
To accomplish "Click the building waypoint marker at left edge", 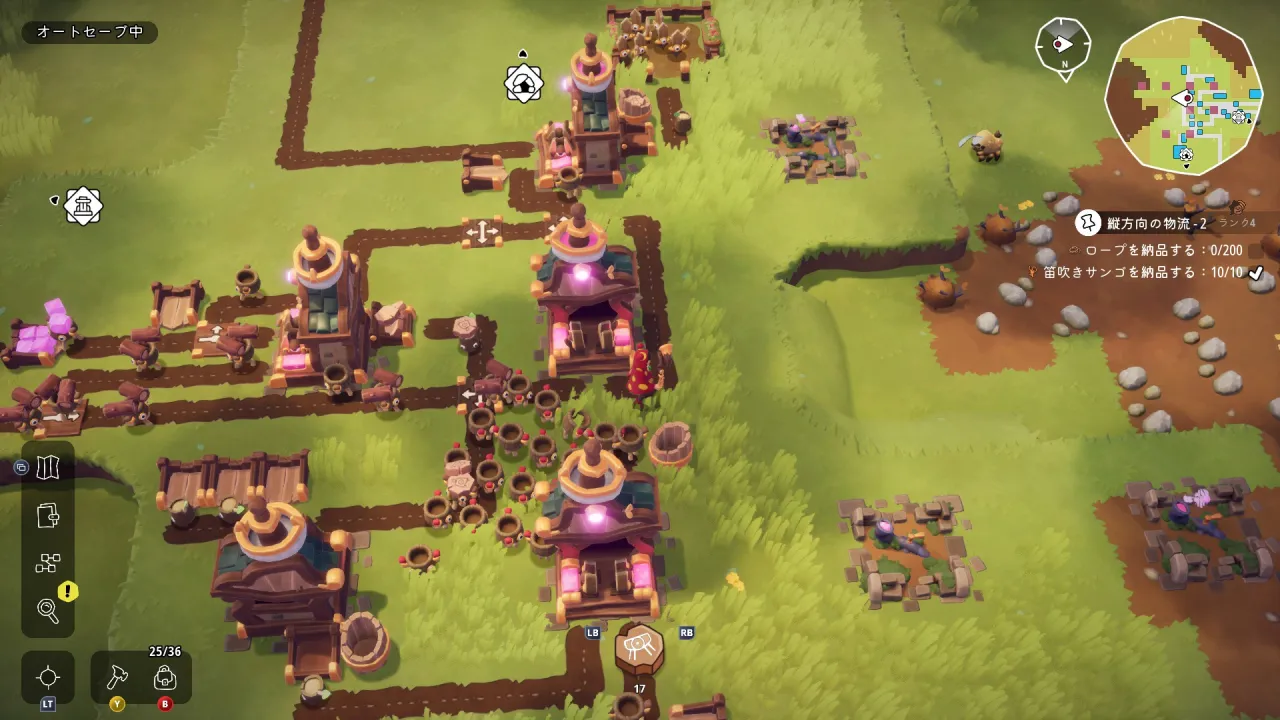I will [83, 206].
